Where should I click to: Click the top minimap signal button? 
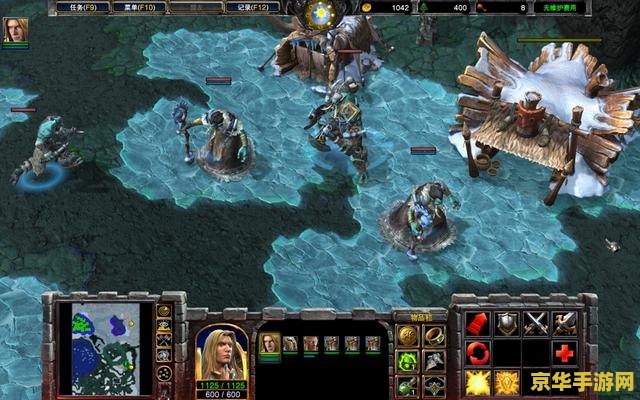(x=165, y=311)
